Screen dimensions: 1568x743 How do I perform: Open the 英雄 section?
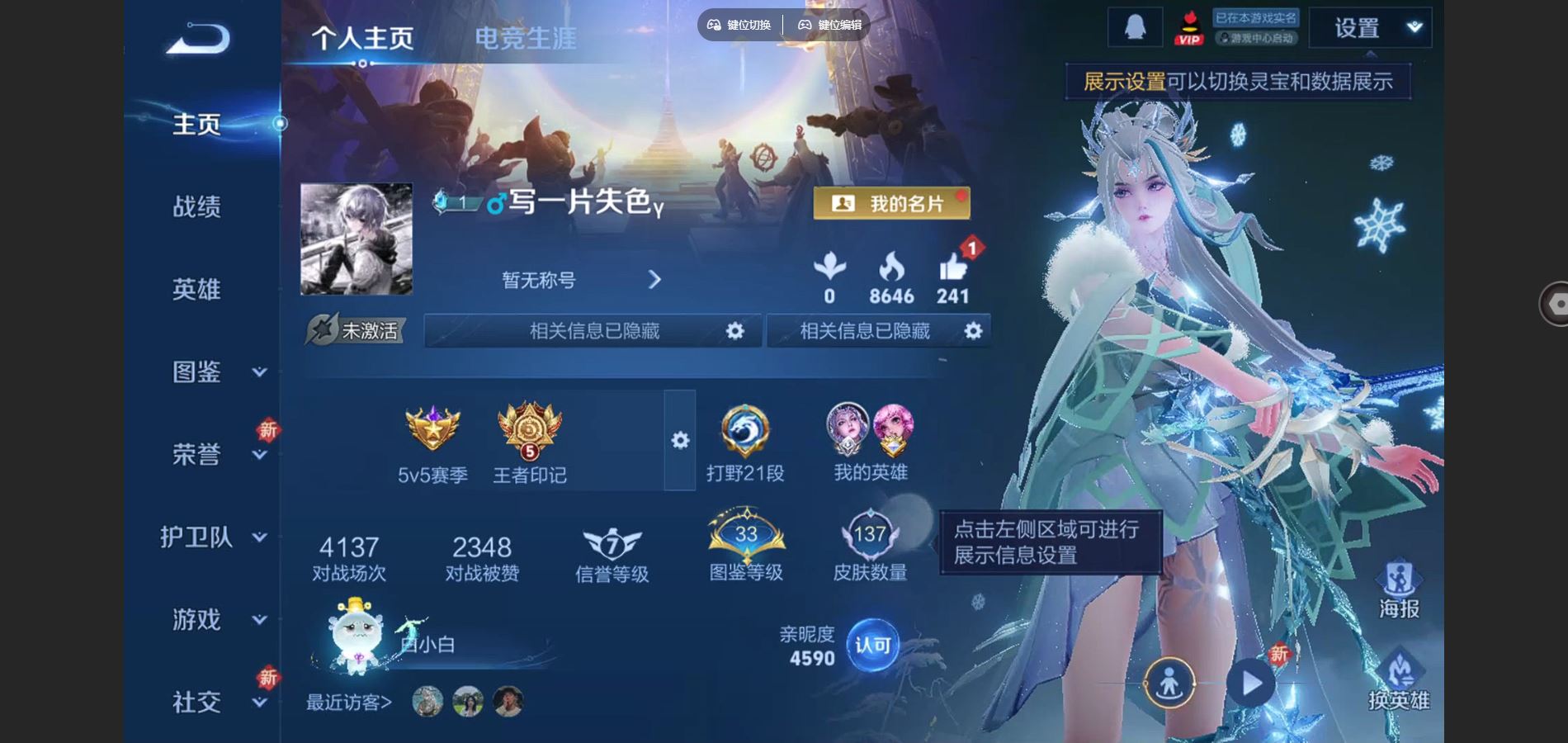click(x=196, y=289)
